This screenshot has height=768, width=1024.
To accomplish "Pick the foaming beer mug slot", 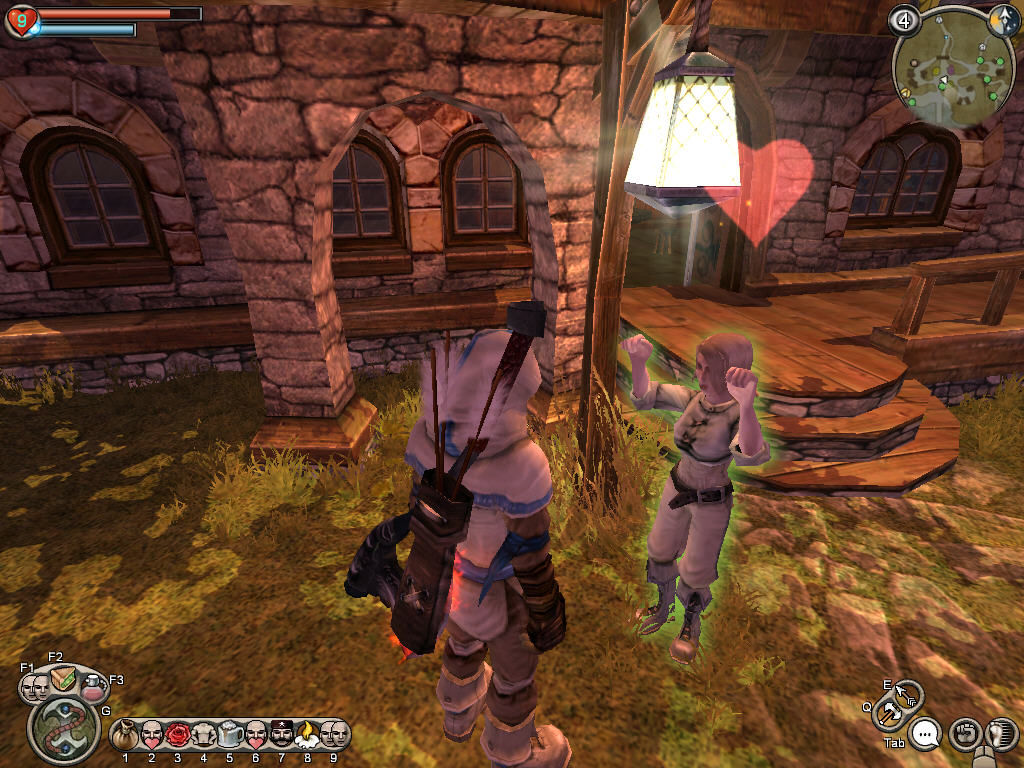I will (229, 735).
